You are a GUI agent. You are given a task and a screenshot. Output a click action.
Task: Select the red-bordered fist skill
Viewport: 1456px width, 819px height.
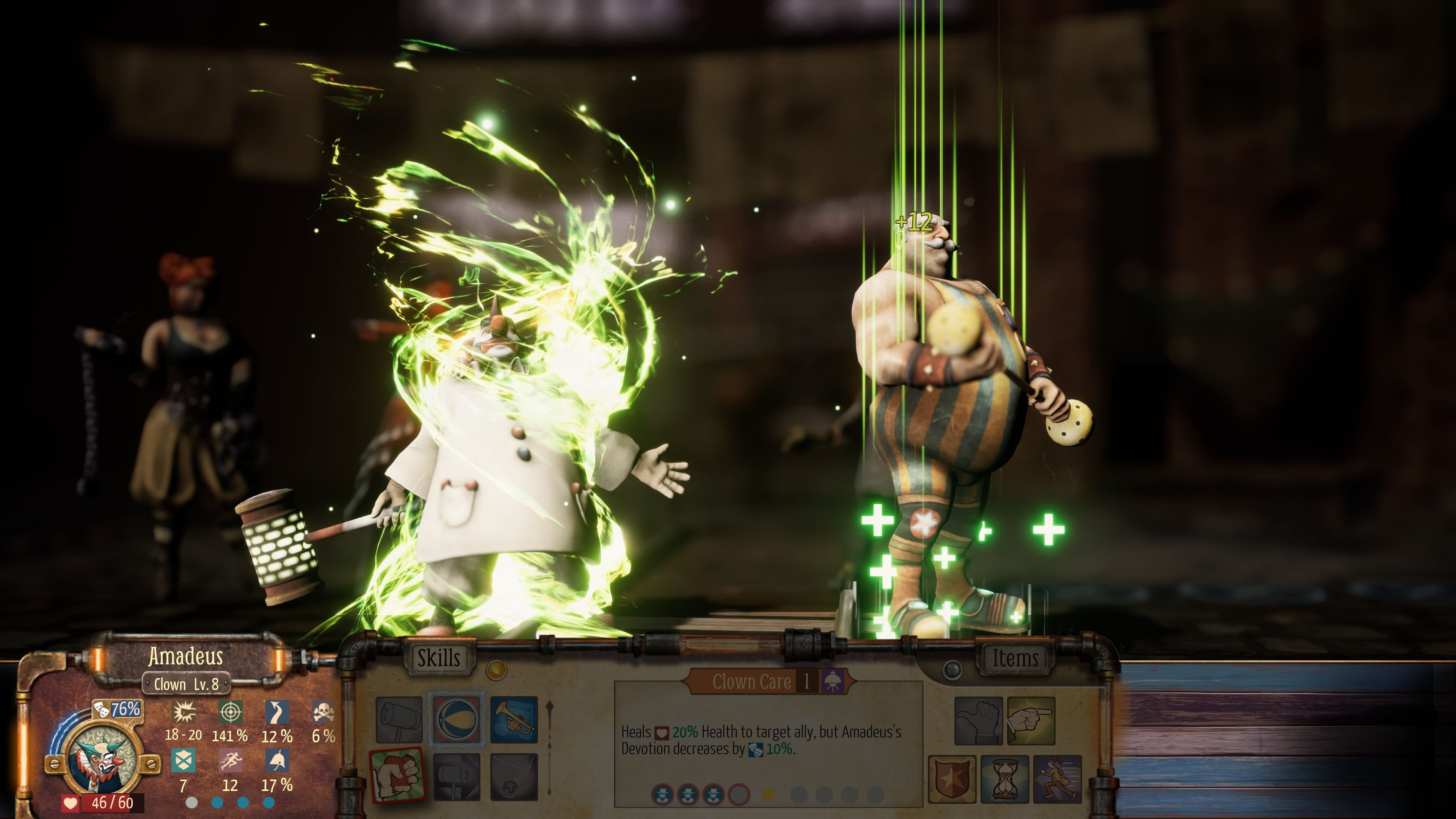[x=397, y=776]
